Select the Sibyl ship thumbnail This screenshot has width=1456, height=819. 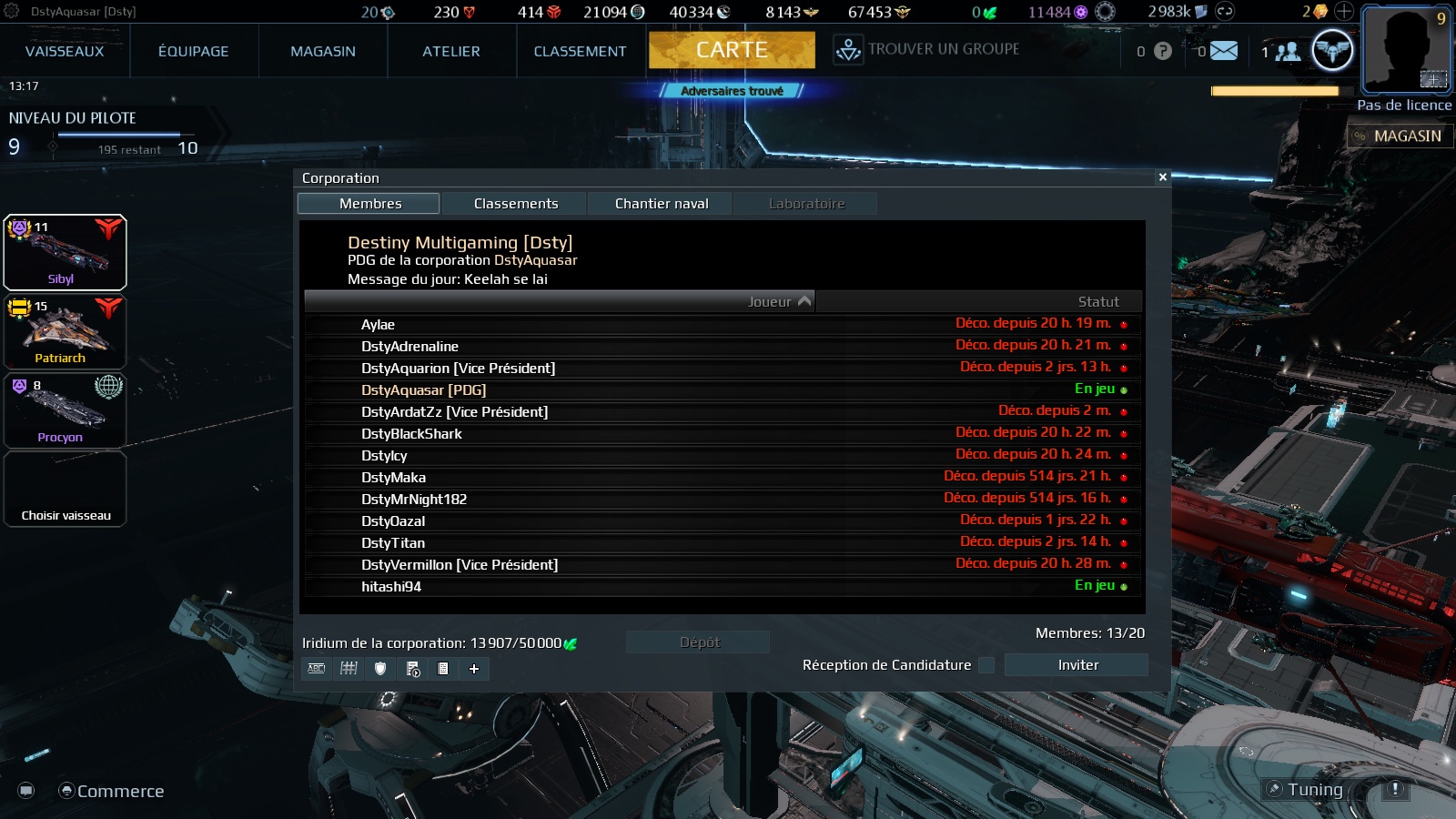(65, 252)
